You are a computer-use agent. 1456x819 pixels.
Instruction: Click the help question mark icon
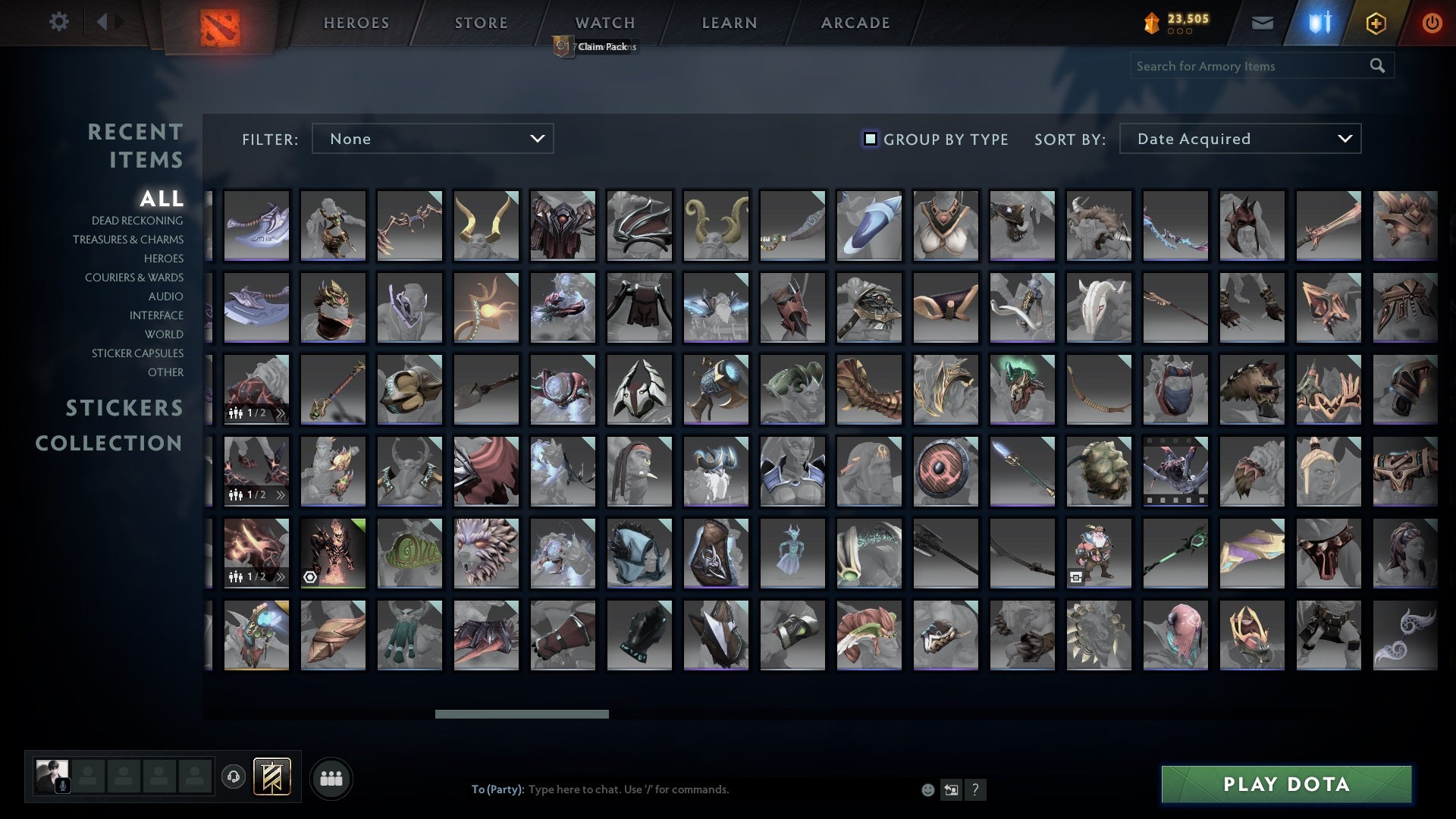[x=976, y=789]
